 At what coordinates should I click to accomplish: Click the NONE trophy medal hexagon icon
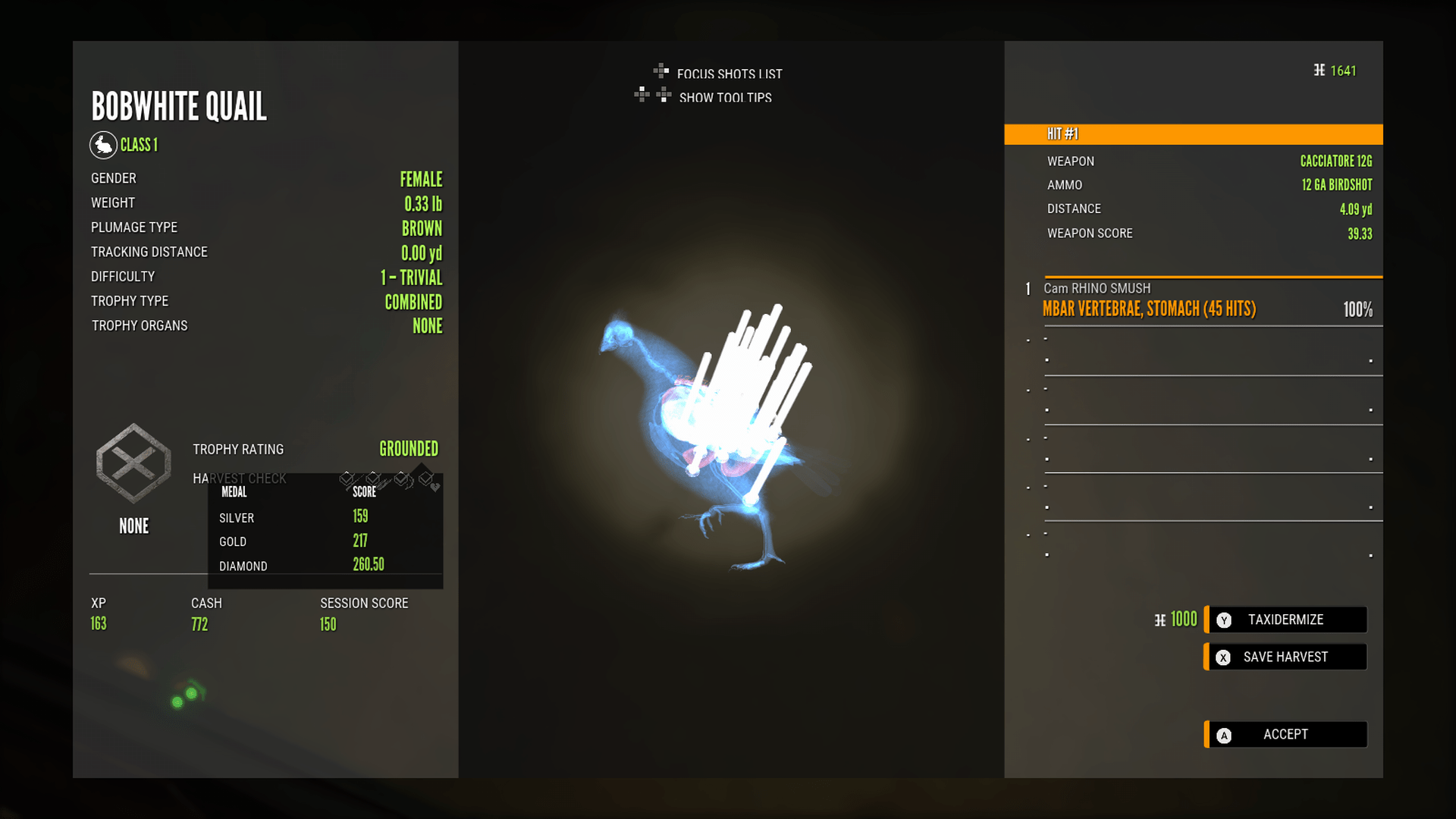133,465
